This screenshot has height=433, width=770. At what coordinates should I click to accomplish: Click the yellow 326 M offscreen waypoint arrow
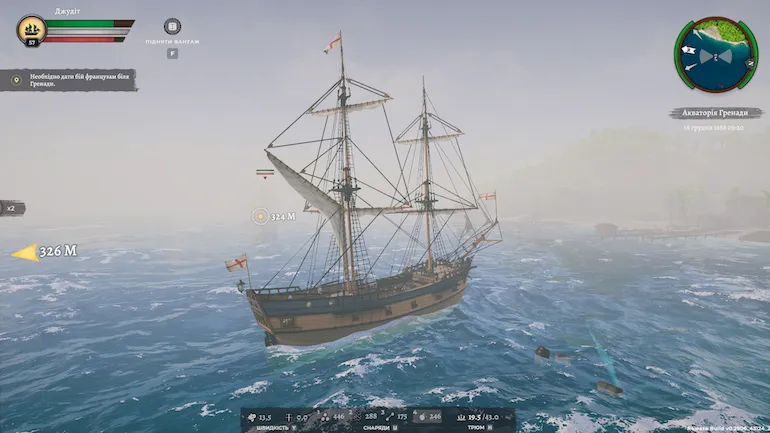tap(45, 252)
